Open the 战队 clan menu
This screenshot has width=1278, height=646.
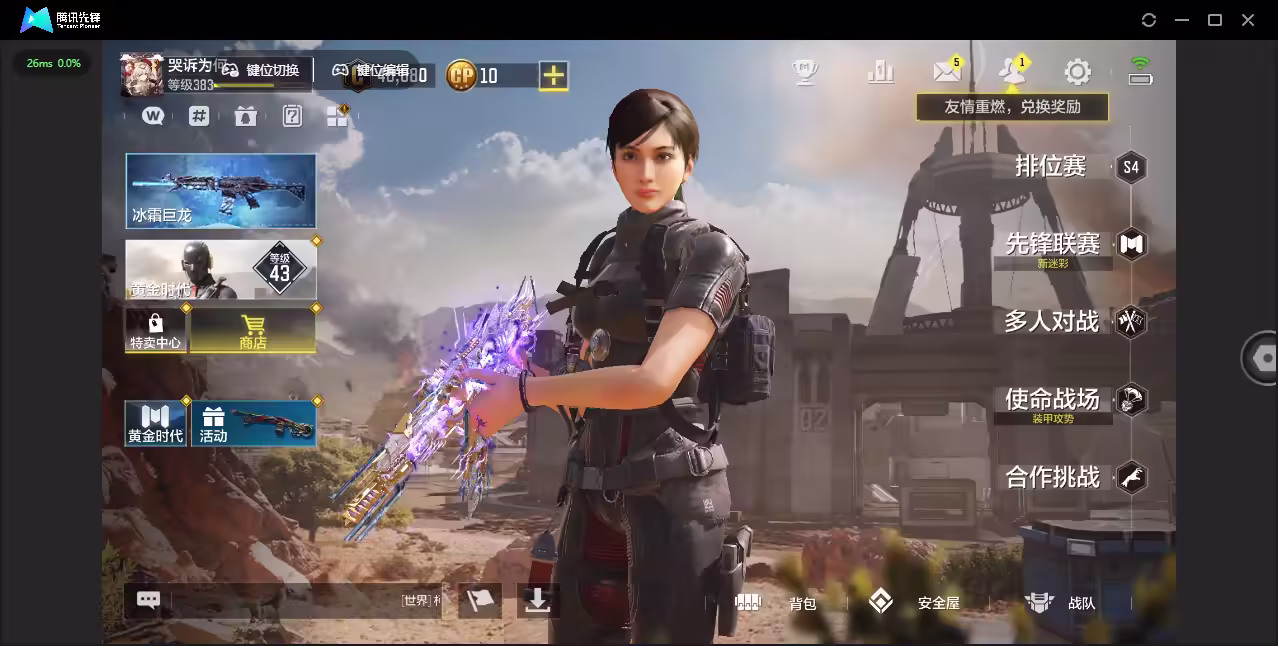tap(1062, 603)
